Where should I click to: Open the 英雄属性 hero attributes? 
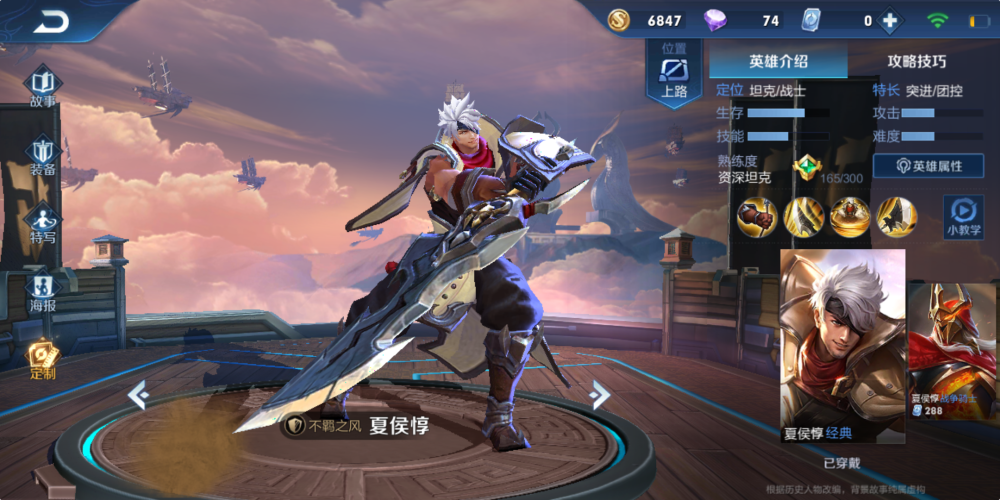(928, 166)
